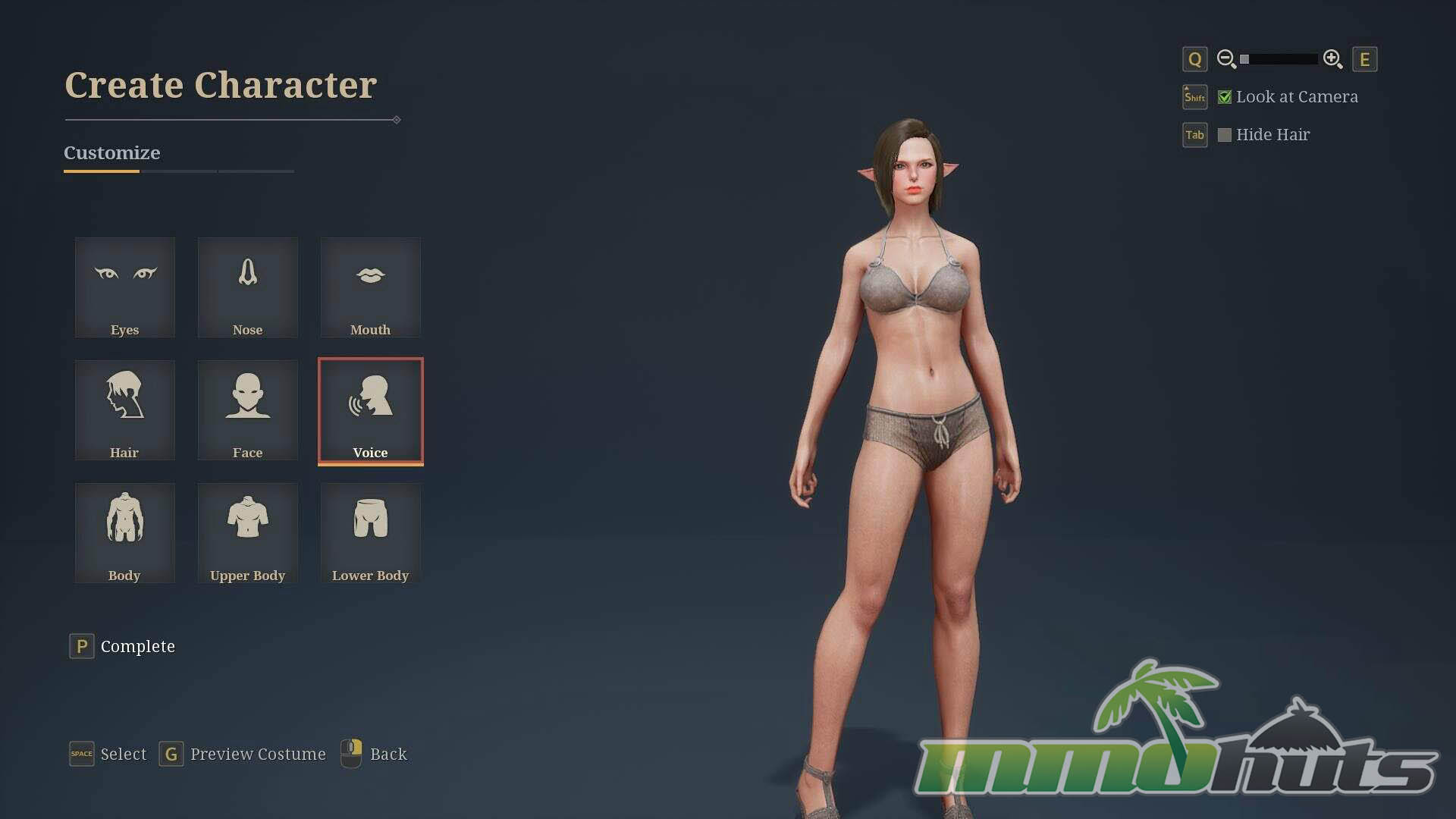Open the Body customization tile

coord(125,533)
